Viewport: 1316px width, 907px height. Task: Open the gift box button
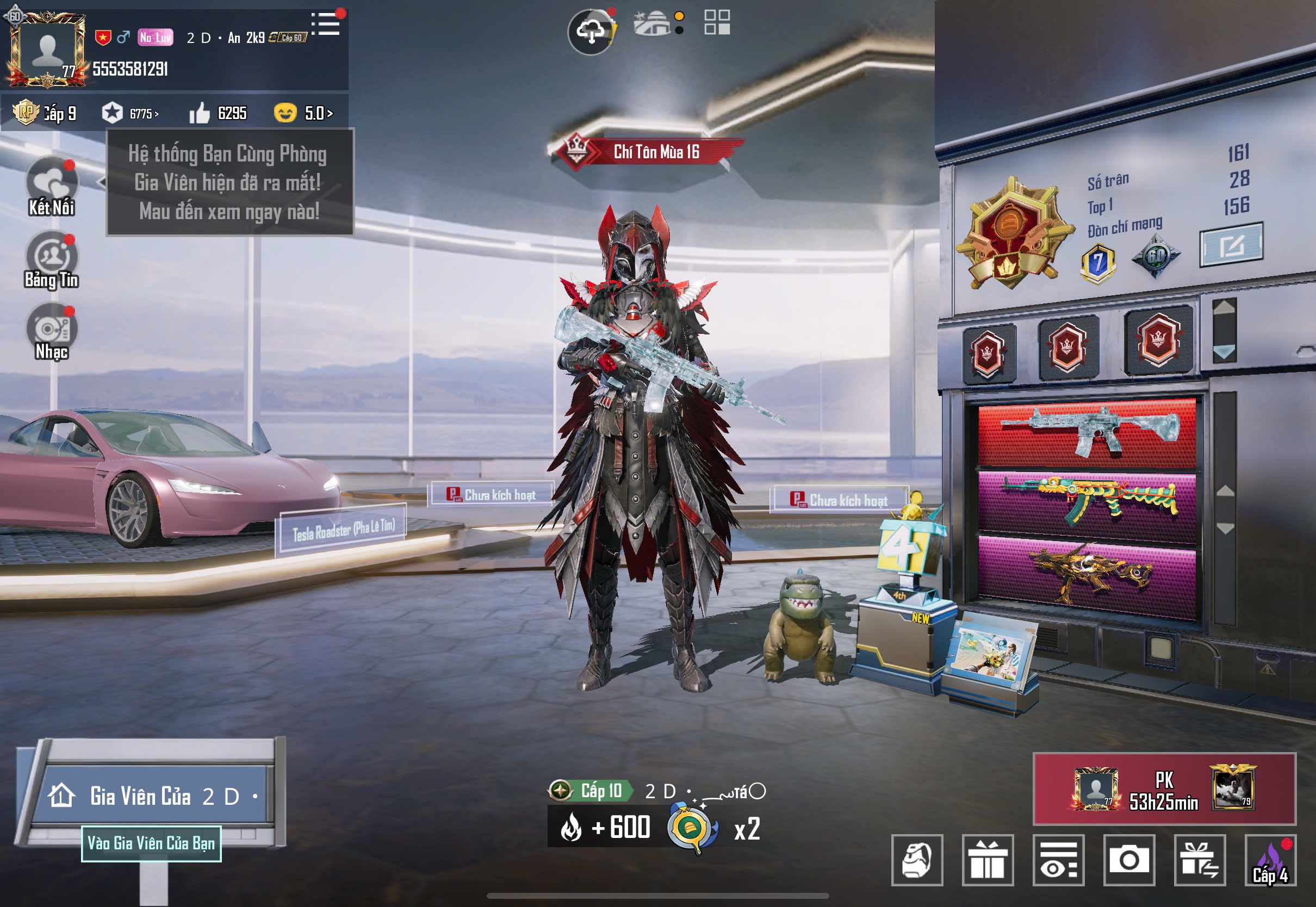coord(988,859)
